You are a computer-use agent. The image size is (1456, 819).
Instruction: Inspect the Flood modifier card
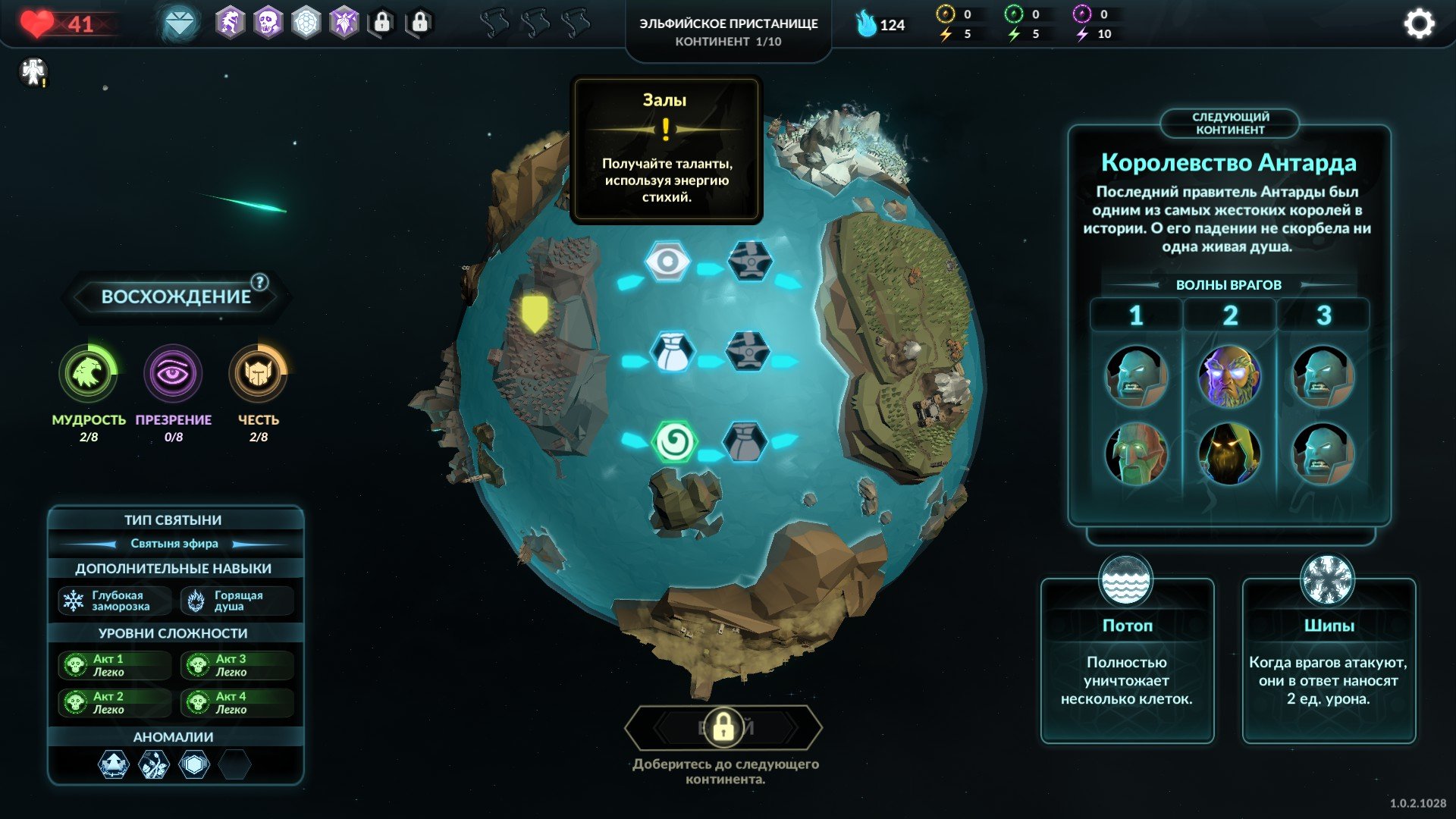coord(1127,660)
